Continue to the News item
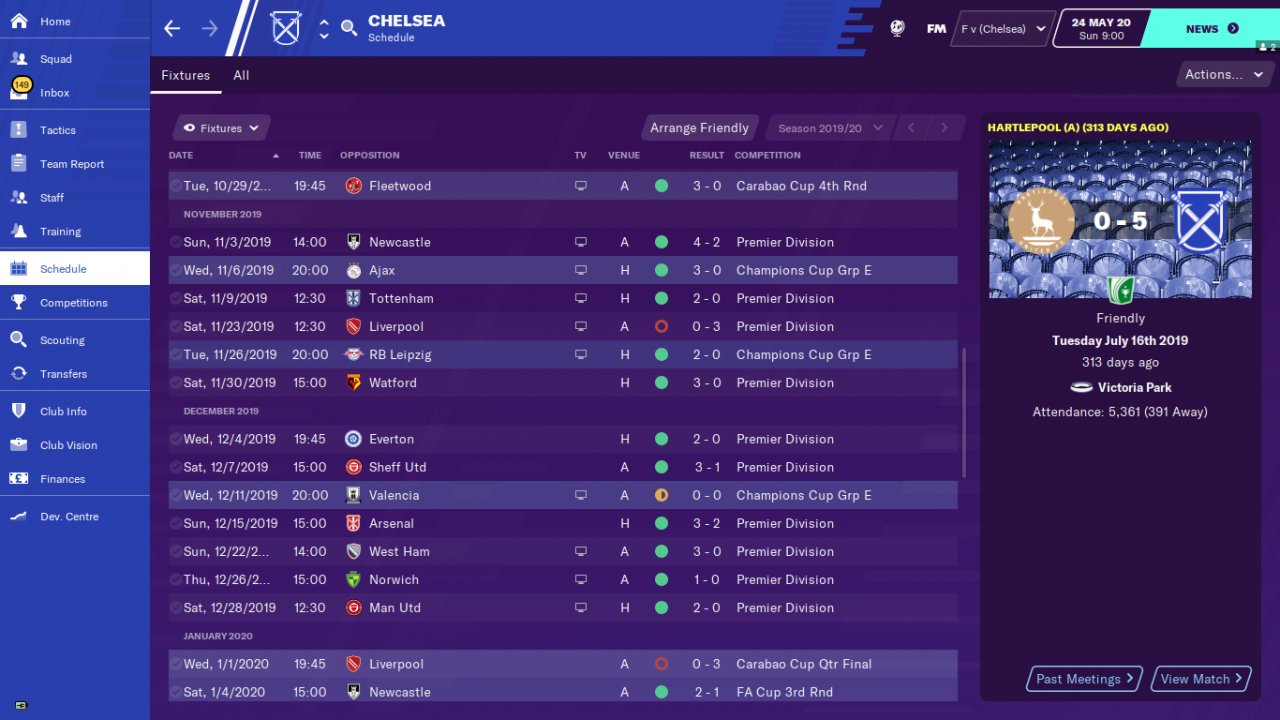Image resolution: width=1280 pixels, height=720 pixels. coord(1211,29)
